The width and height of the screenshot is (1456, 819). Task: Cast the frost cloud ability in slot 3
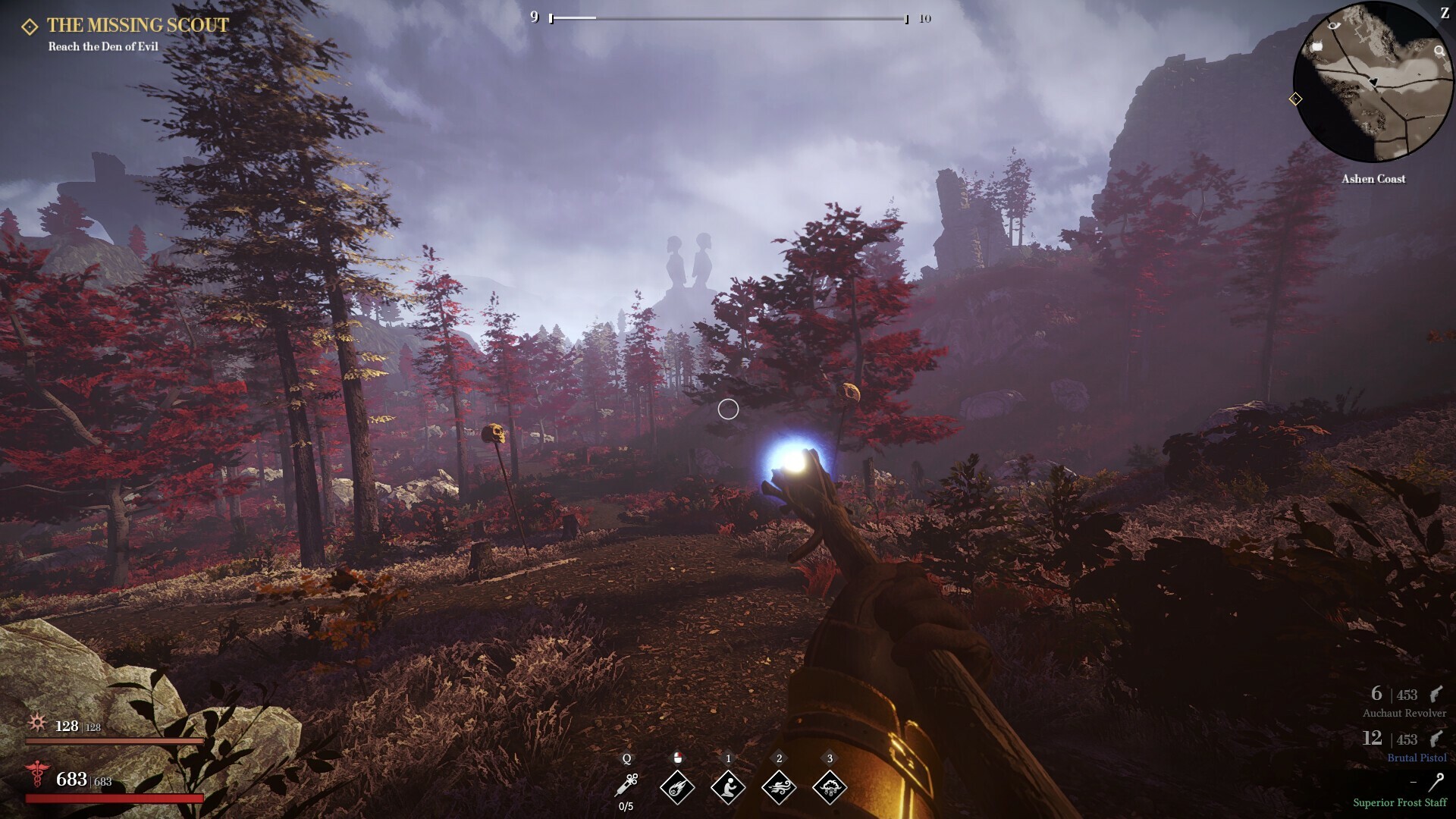click(x=830, y=789)
